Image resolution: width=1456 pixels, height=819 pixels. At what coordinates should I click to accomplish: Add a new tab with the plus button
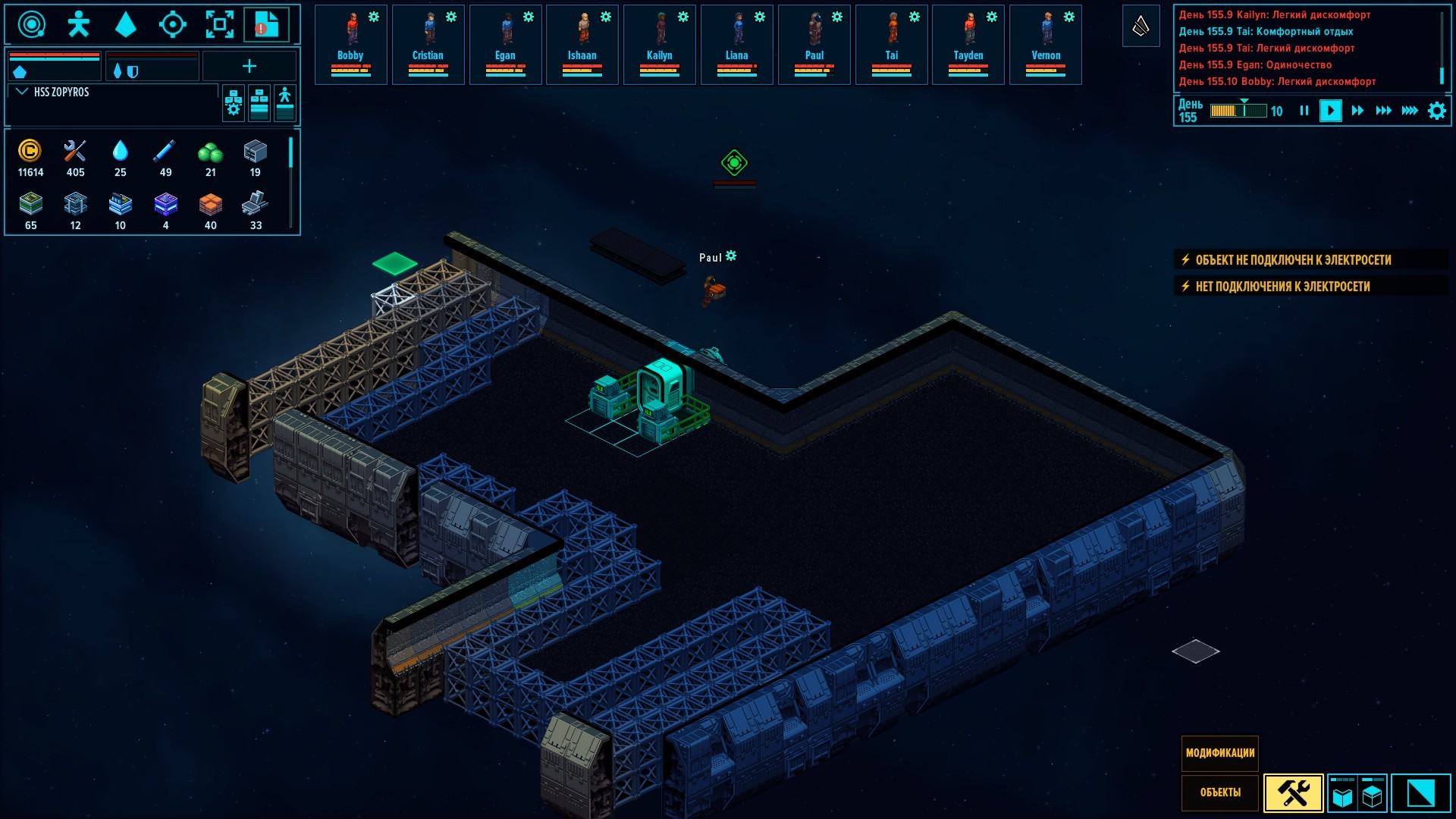(249, 67)
